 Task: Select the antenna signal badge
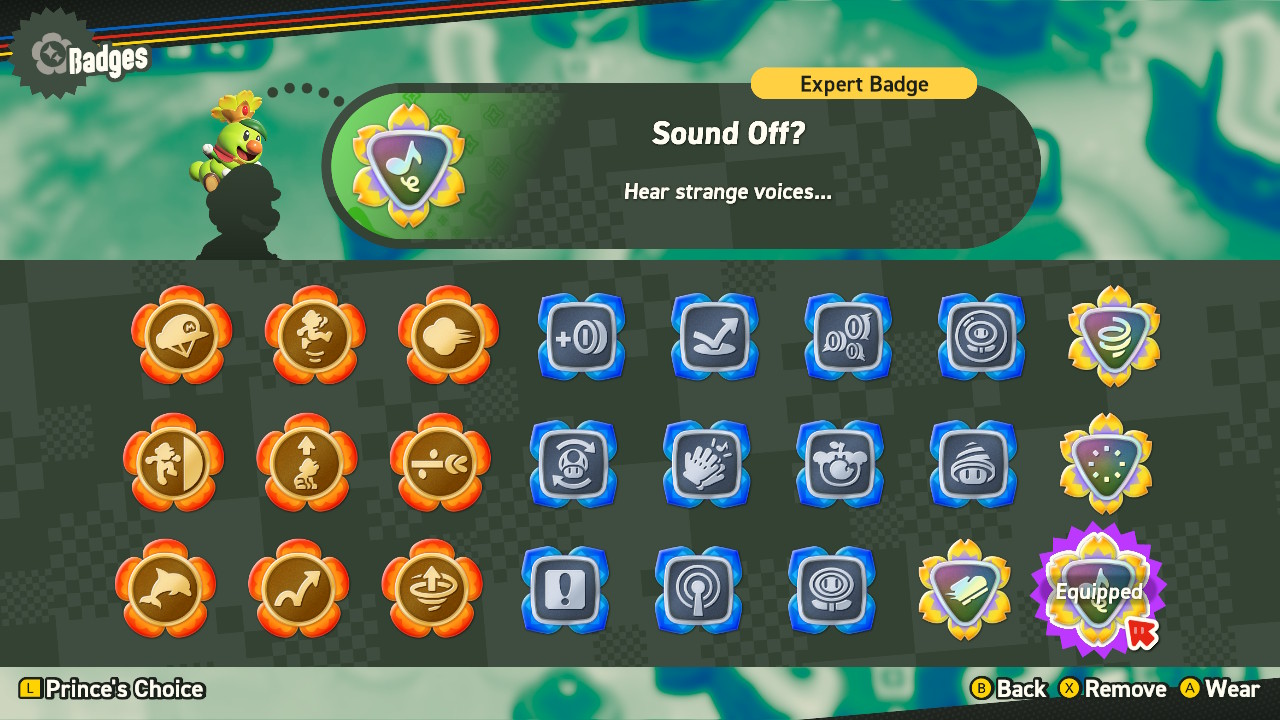(x=698, y=592)
